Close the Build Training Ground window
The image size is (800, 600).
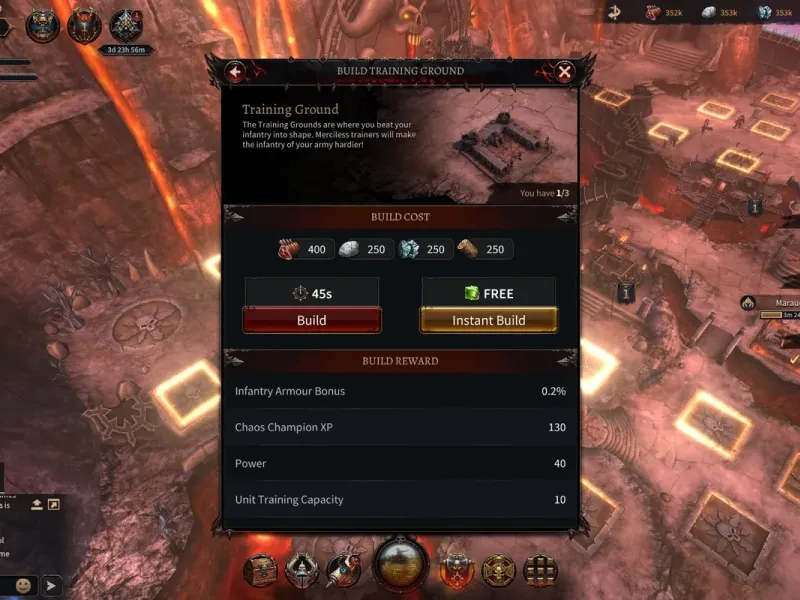click(564, 72)
